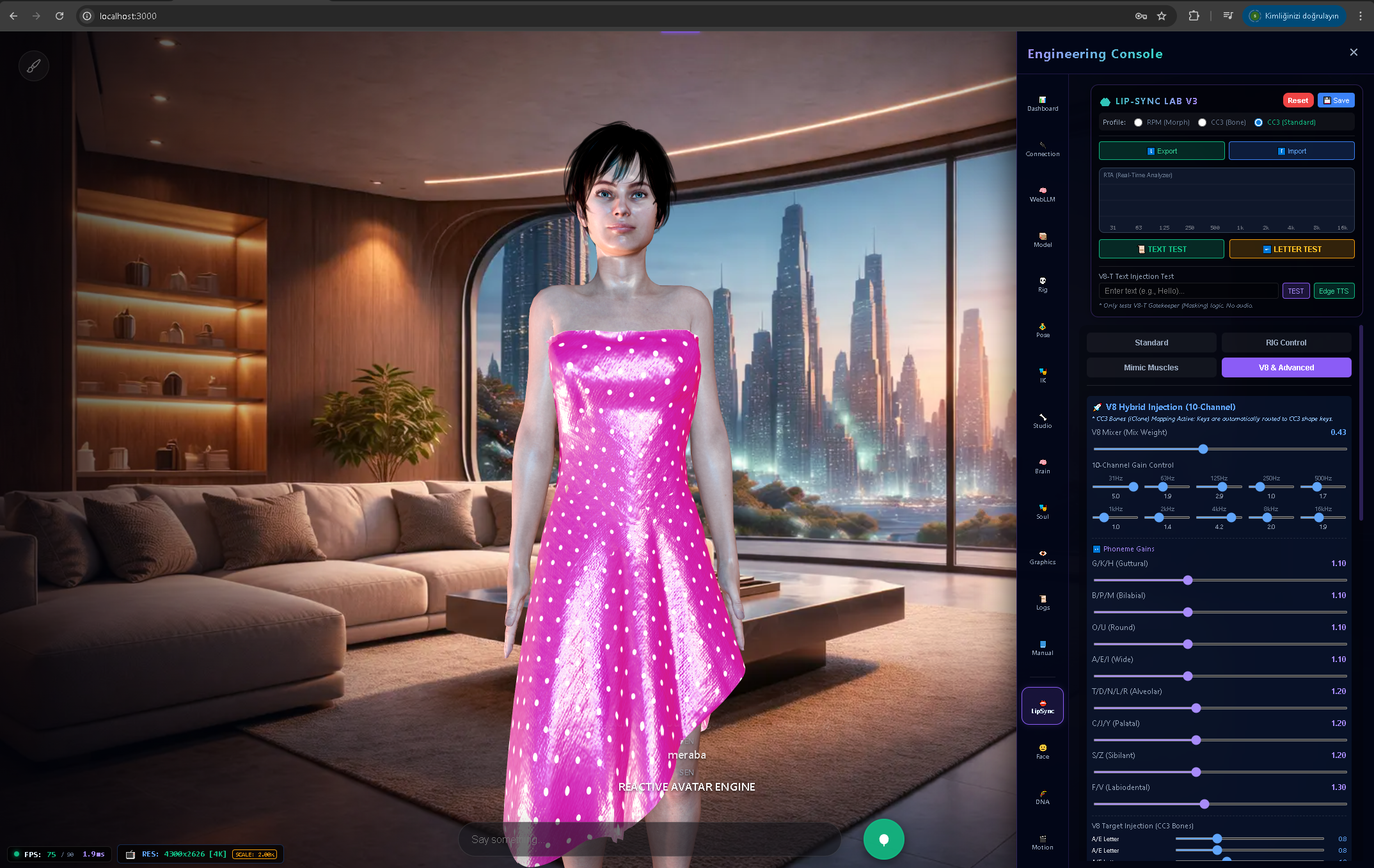The width and height of the screenshot is (1374, 868).
Task: Select the RPM (Morph) profile
Action: (x=1139, y=122)
